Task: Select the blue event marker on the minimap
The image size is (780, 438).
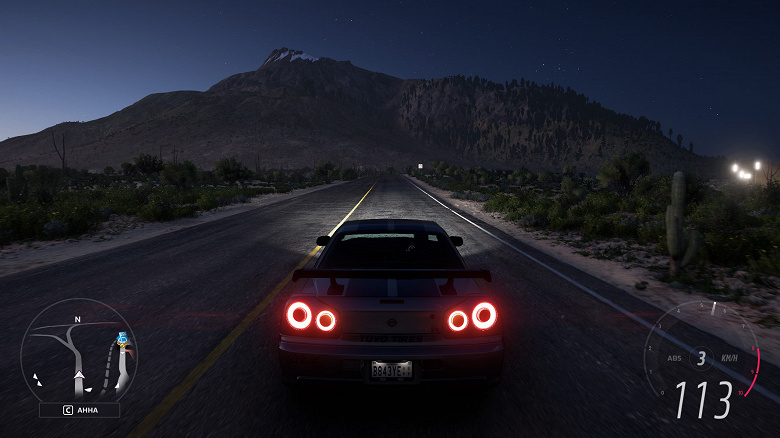Action: coord(122,339)
